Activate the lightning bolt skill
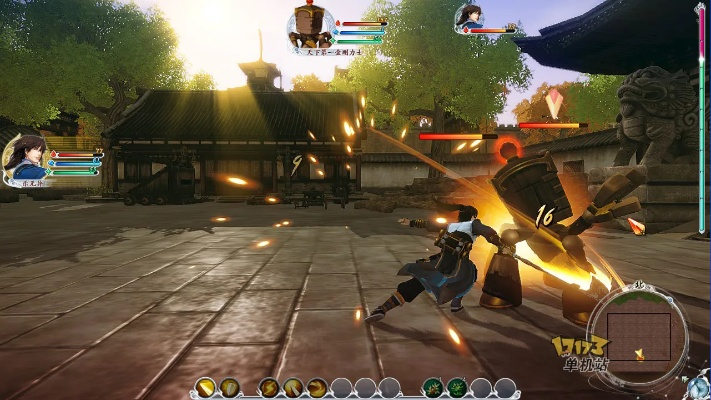The height and width of the screenshot is (400, 711). coord(269,387)
